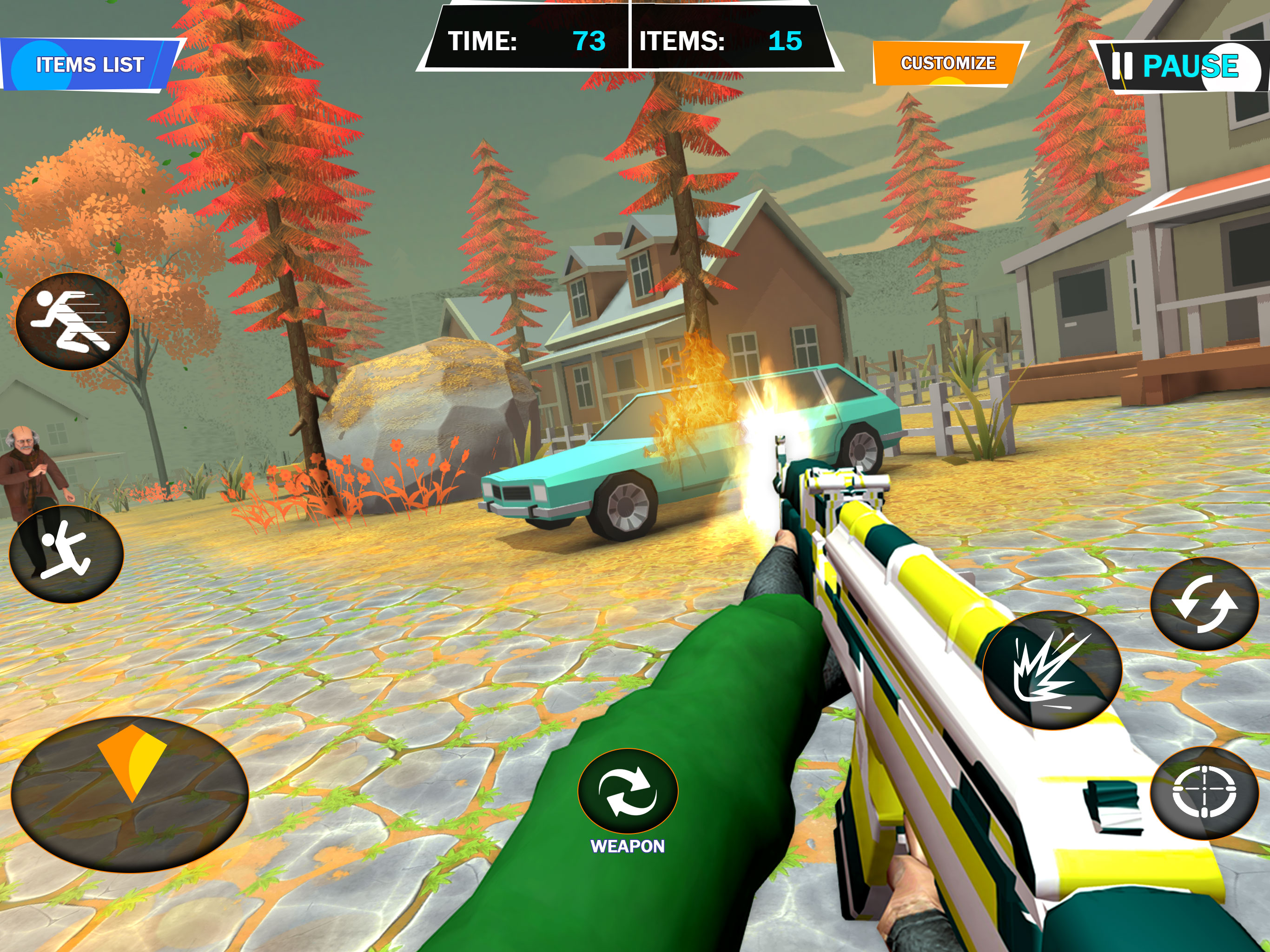Switch weapon with the Weapon button

click(628, 792)
